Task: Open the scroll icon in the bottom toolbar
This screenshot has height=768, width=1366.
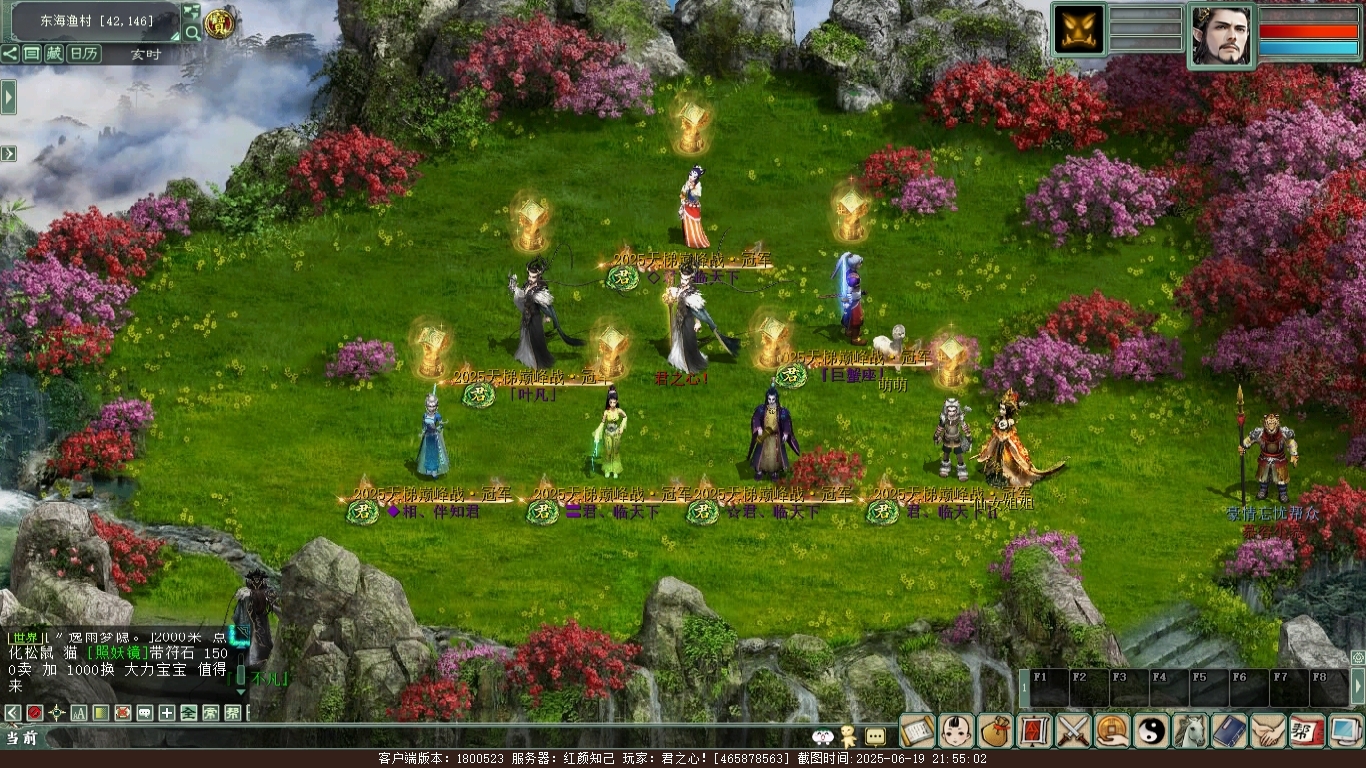Action: click(x=917, y=731)
